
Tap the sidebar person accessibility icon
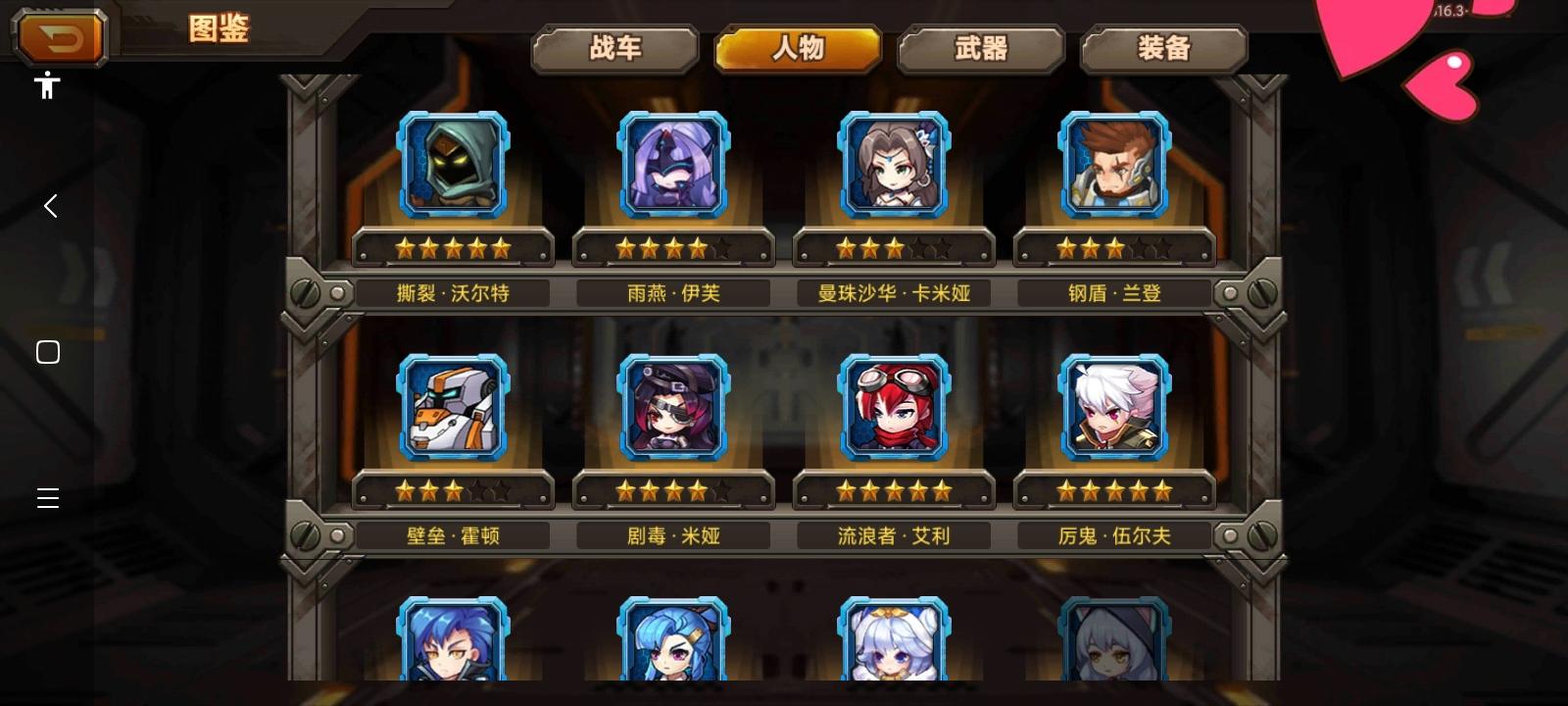[46, 86]
